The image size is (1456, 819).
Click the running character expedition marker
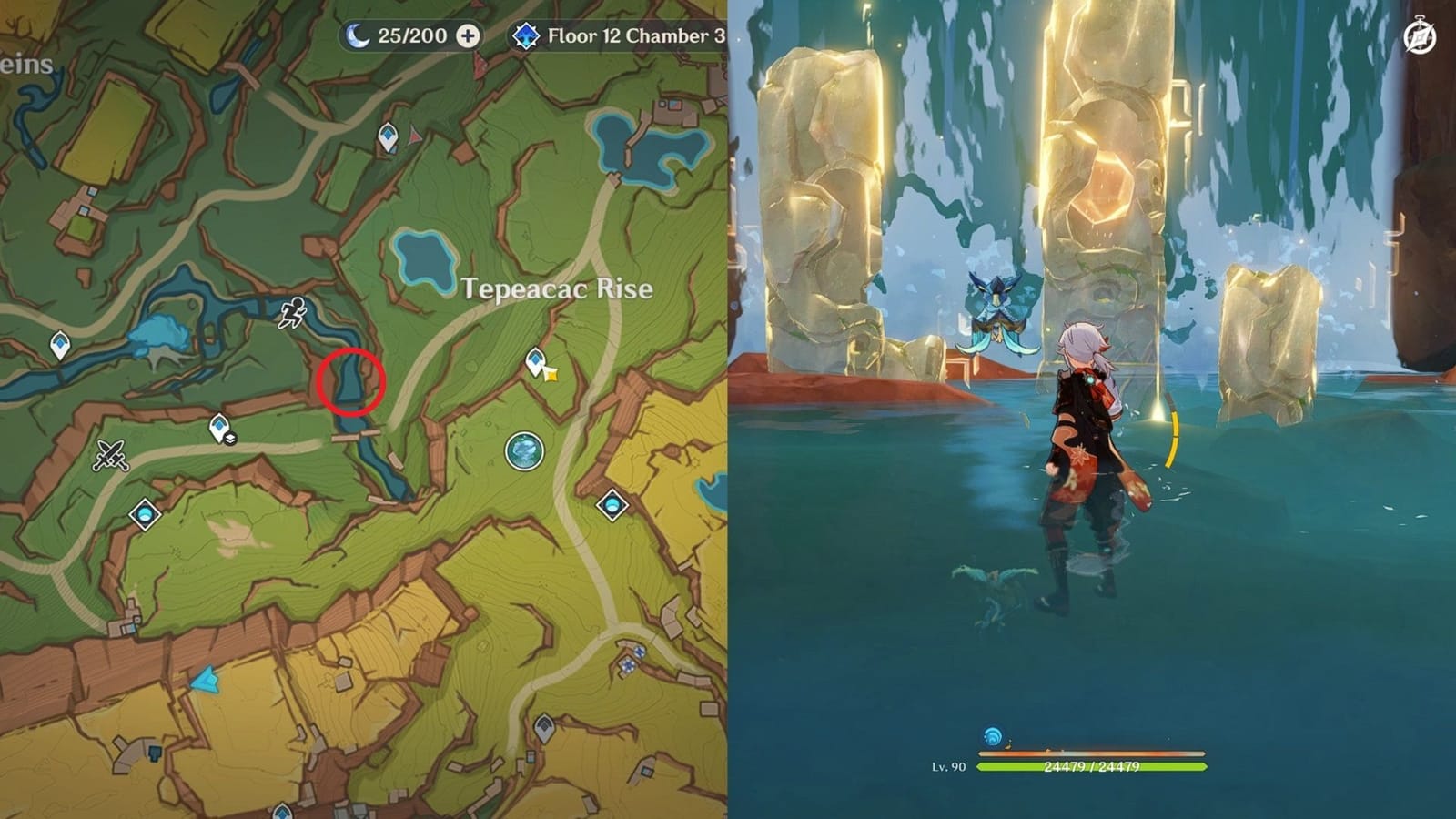(x=292, y=312)
